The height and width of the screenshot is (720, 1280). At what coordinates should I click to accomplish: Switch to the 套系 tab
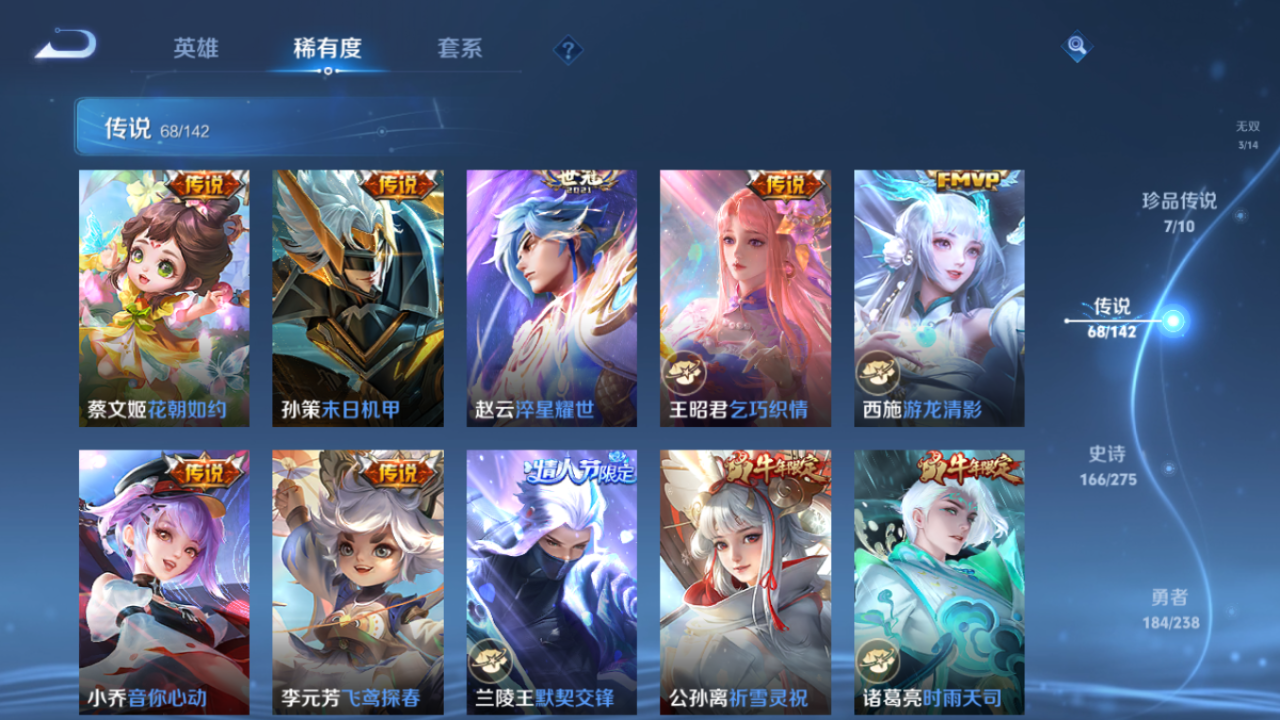point(462,48)
